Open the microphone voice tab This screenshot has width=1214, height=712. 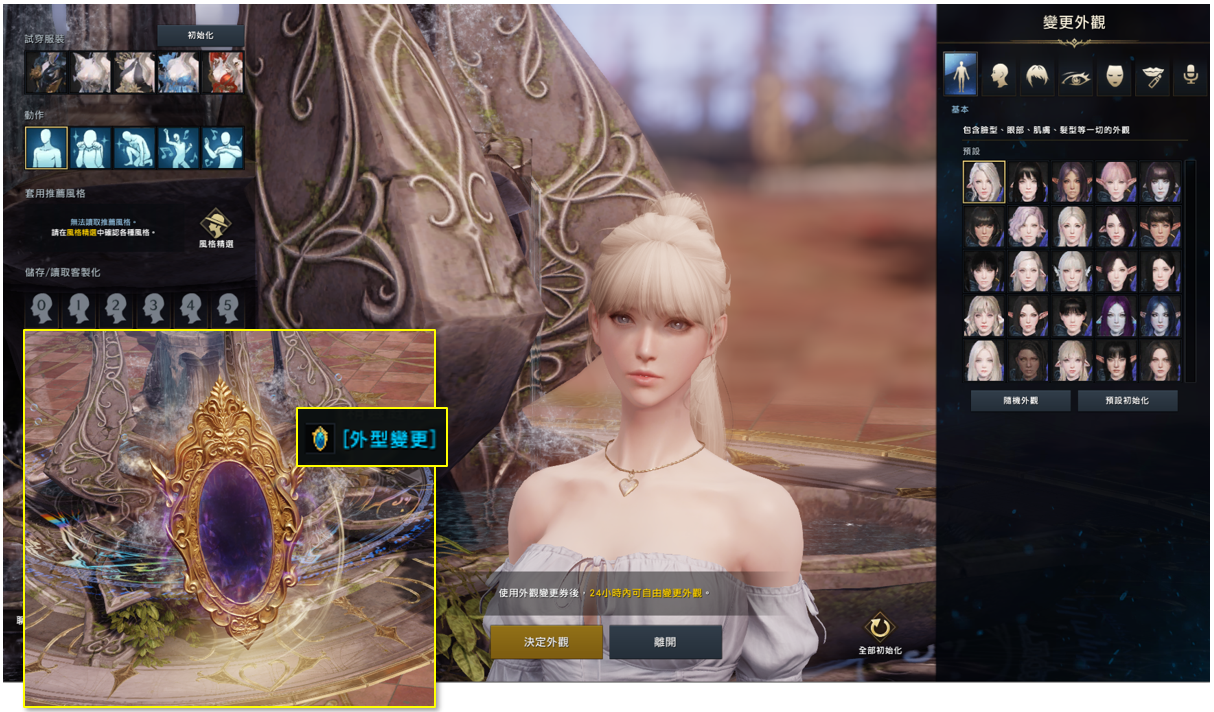pyautogui.click(x=1190, y=75)
